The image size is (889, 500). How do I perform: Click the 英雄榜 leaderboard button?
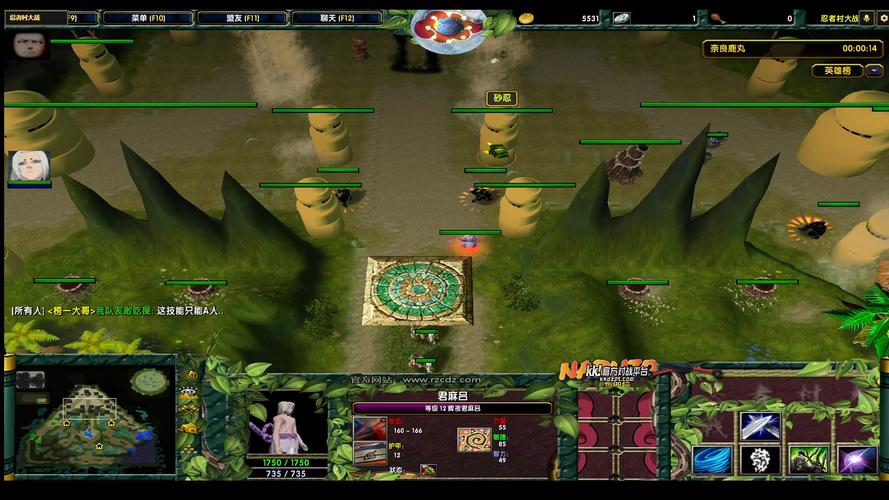coord(837,71)
